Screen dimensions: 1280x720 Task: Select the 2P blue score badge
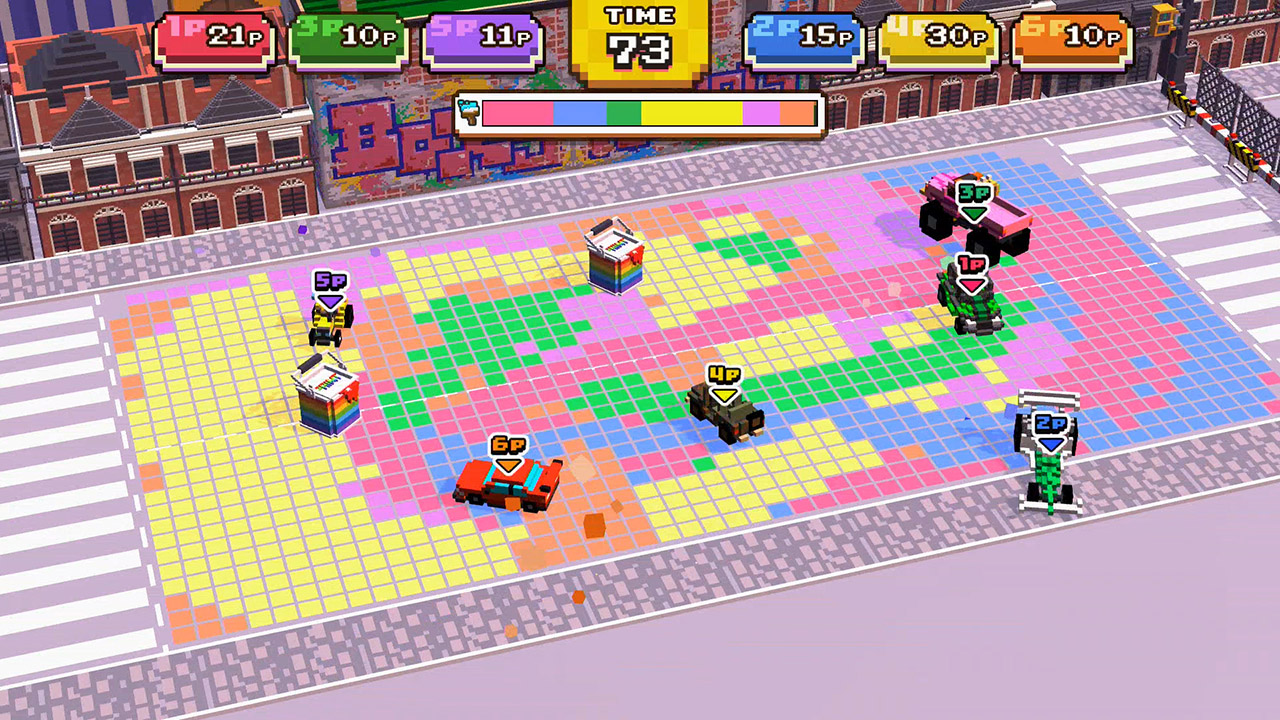[x=803, y=33]
